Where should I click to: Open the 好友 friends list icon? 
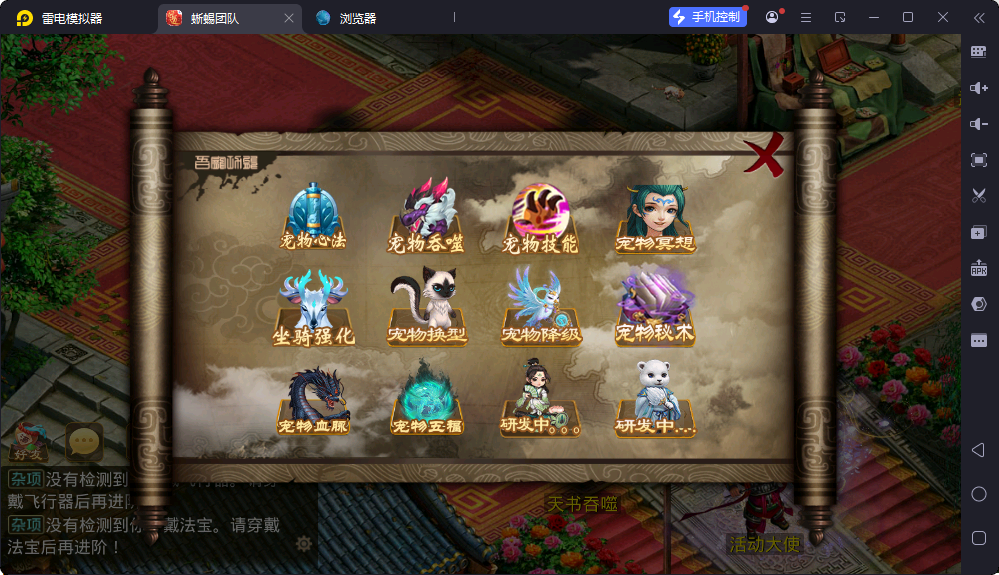coord(28,441)
